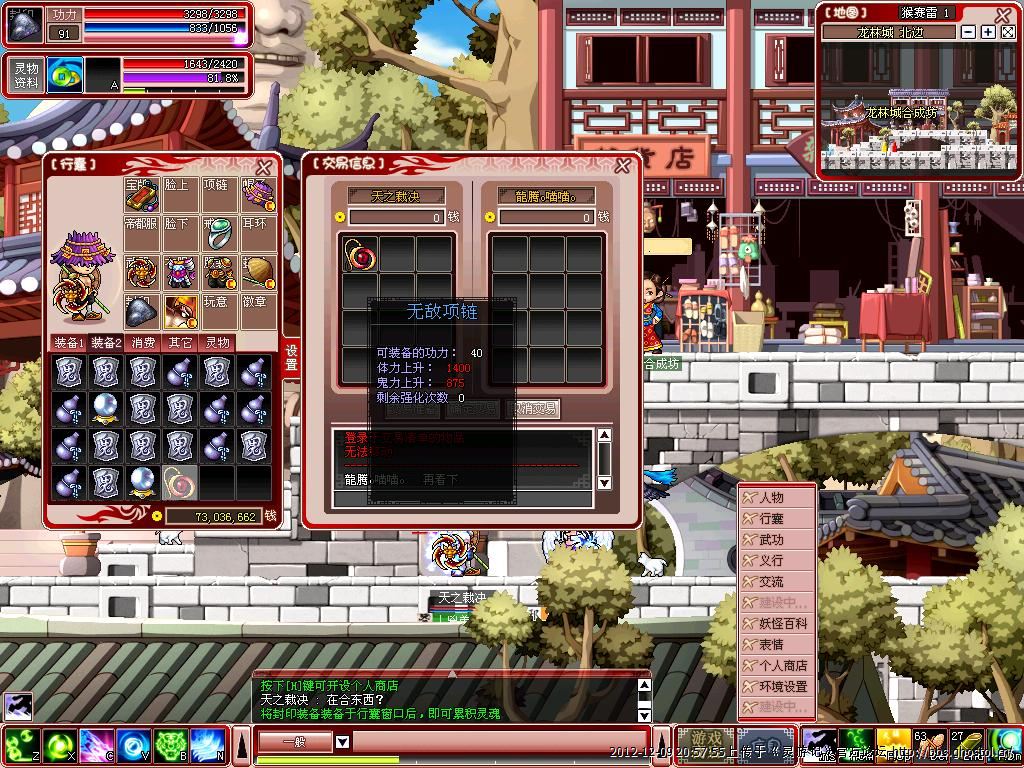Show the 其它 inventory tab
Screen dimensions: 1024x768
180,342
